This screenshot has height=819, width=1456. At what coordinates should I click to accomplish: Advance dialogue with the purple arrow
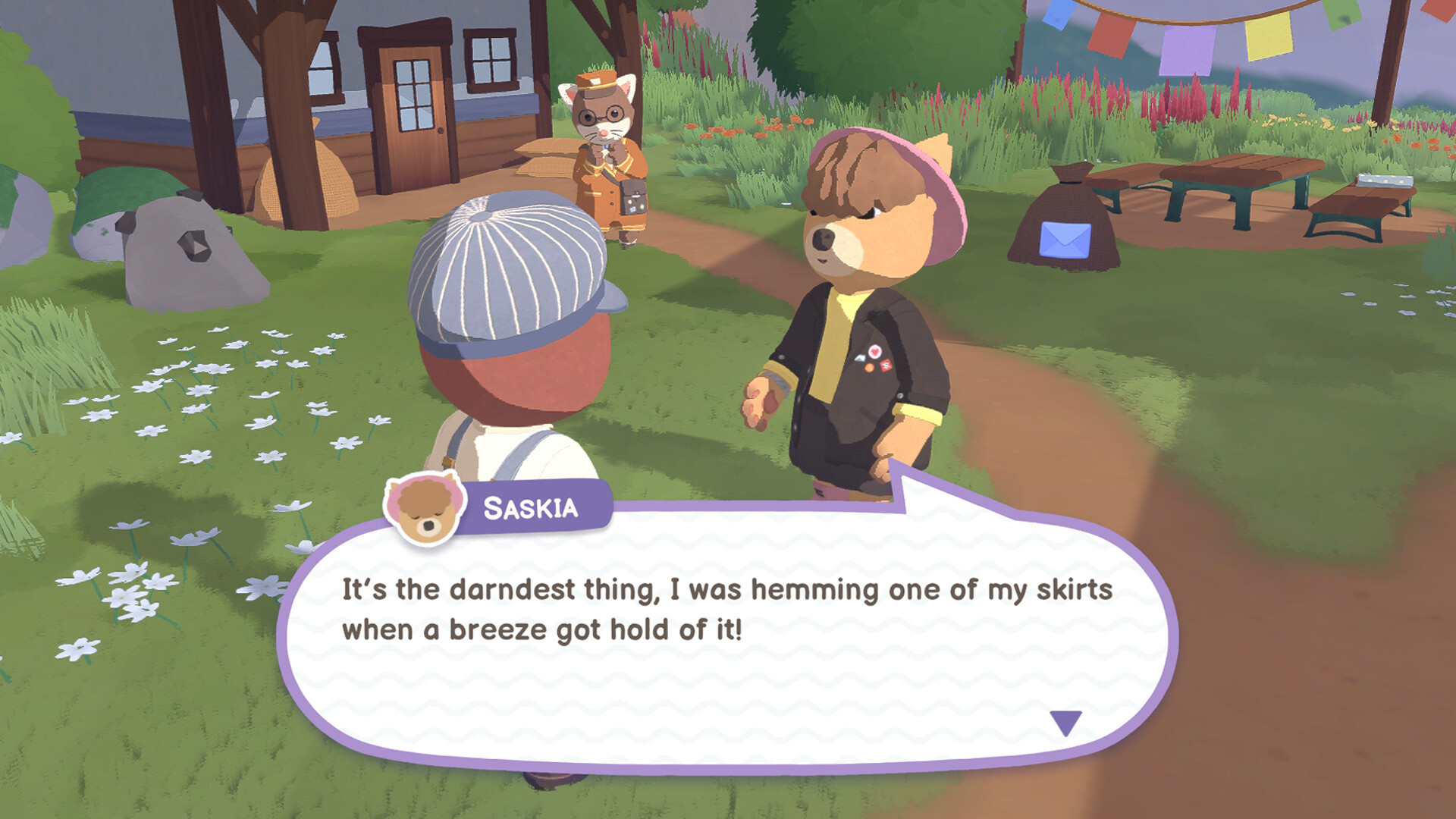pos(1065,721)
